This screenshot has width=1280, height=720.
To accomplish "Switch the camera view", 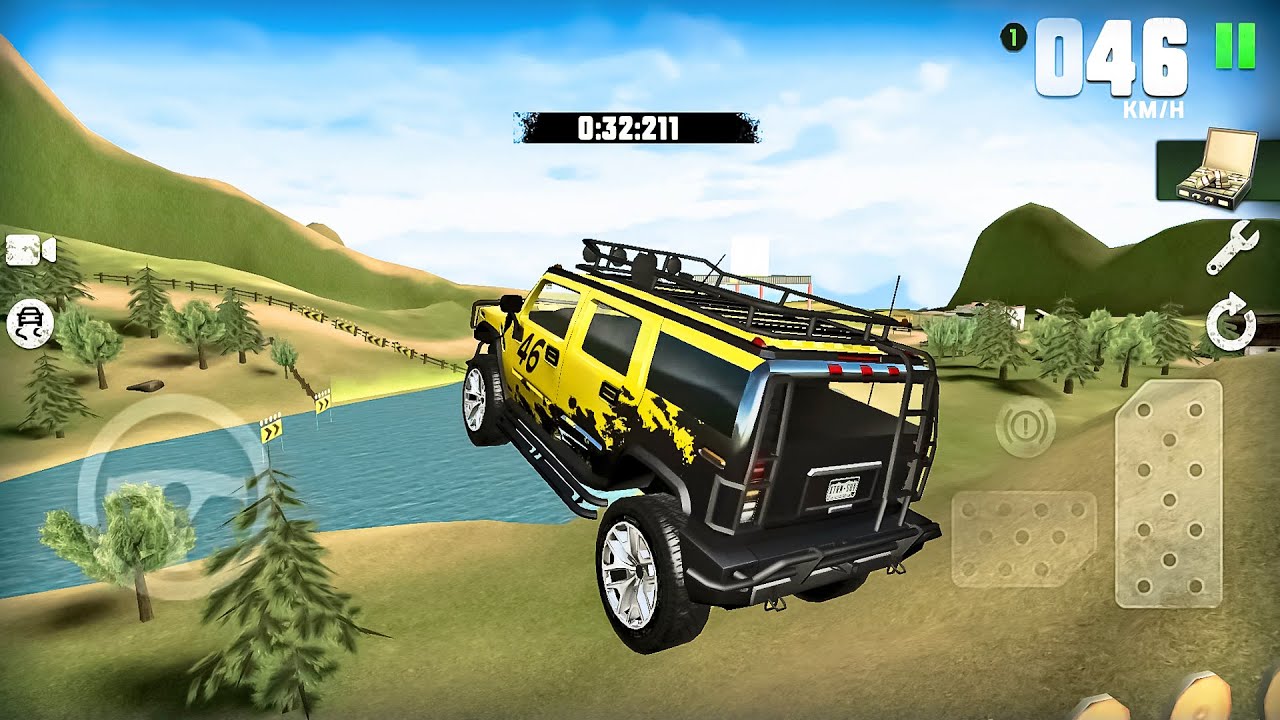I will [x=30, y=250].
